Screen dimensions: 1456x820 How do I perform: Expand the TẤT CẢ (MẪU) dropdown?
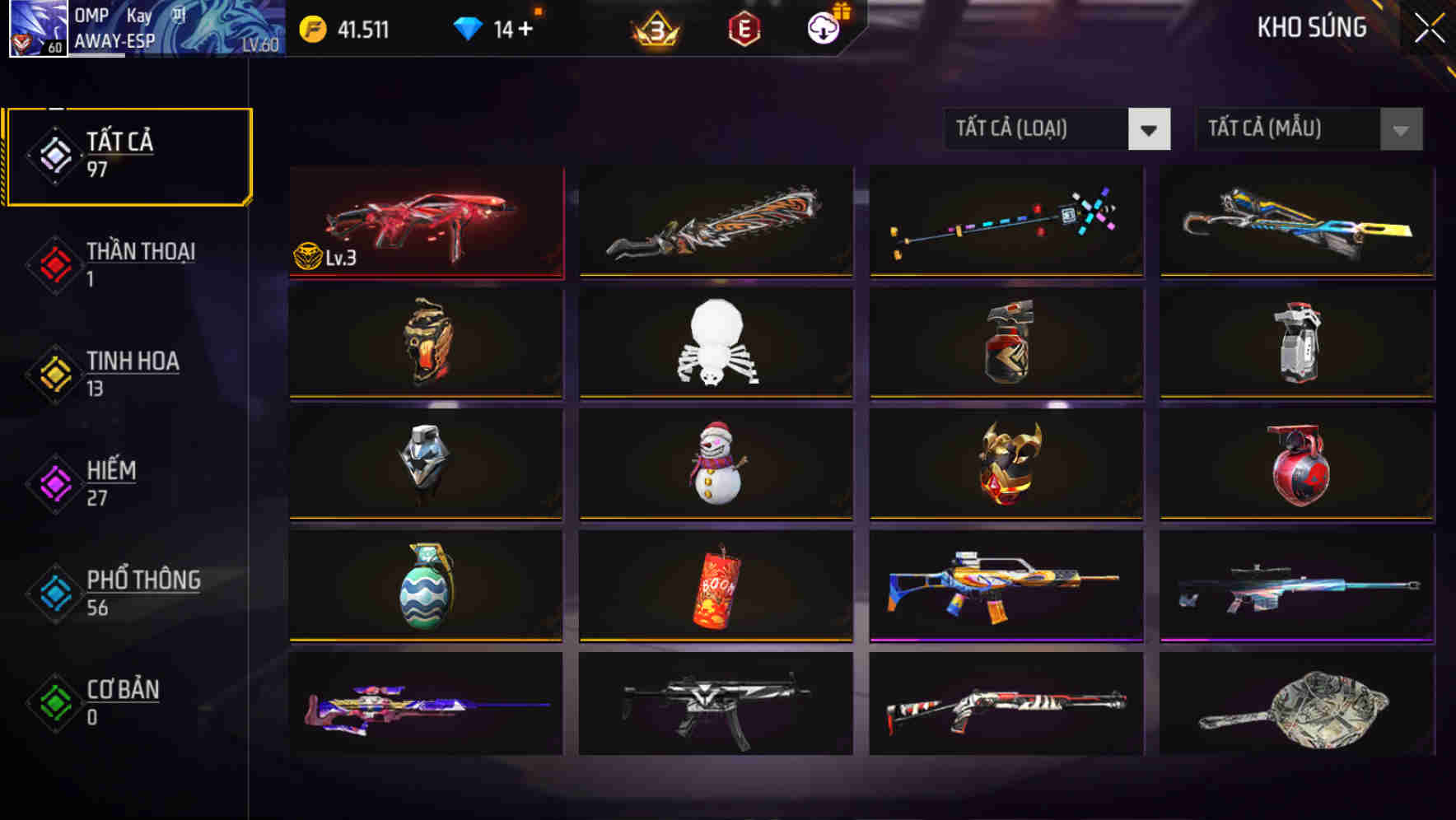1308,129
